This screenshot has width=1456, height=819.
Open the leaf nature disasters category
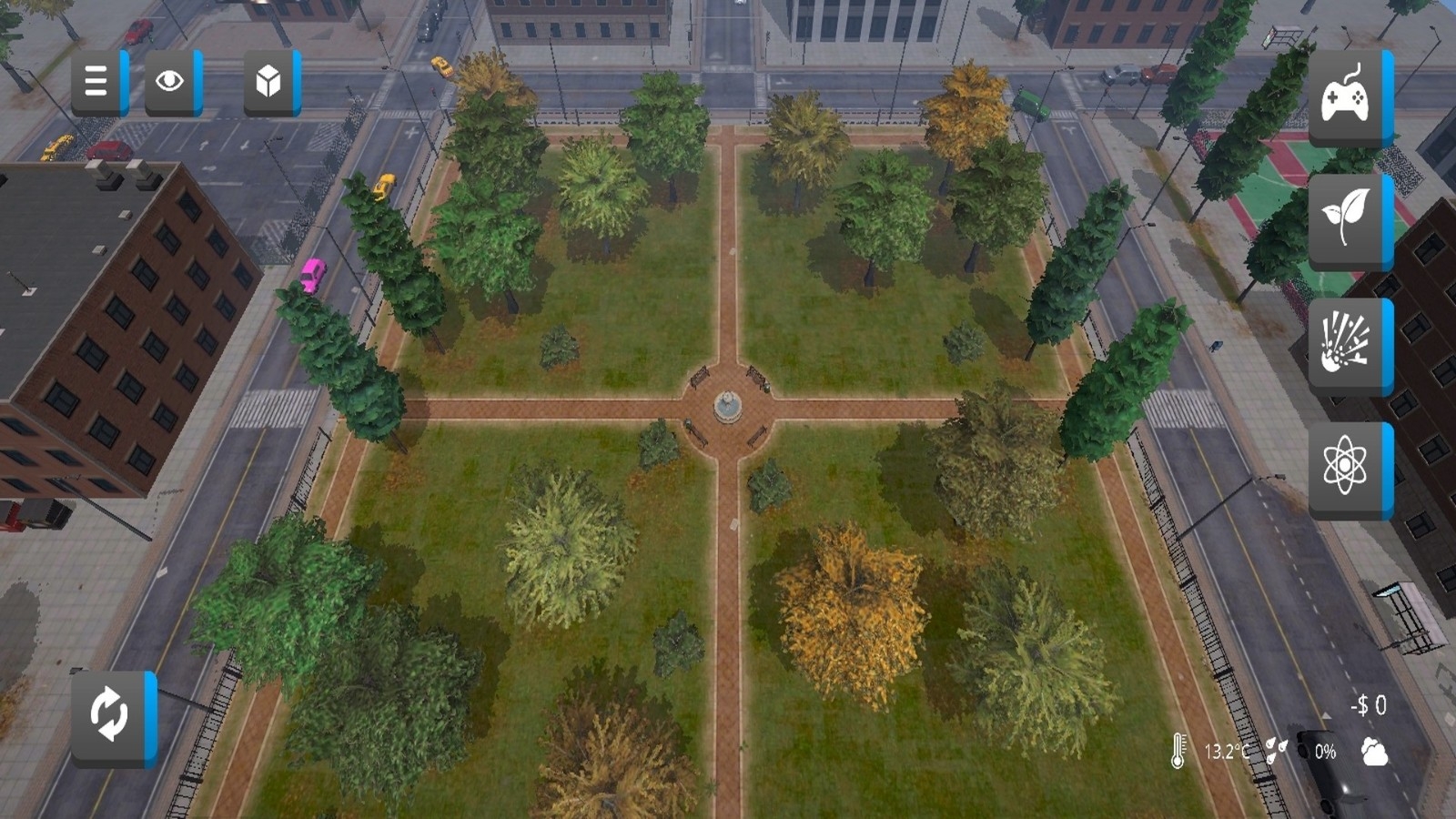(1346, 219)
